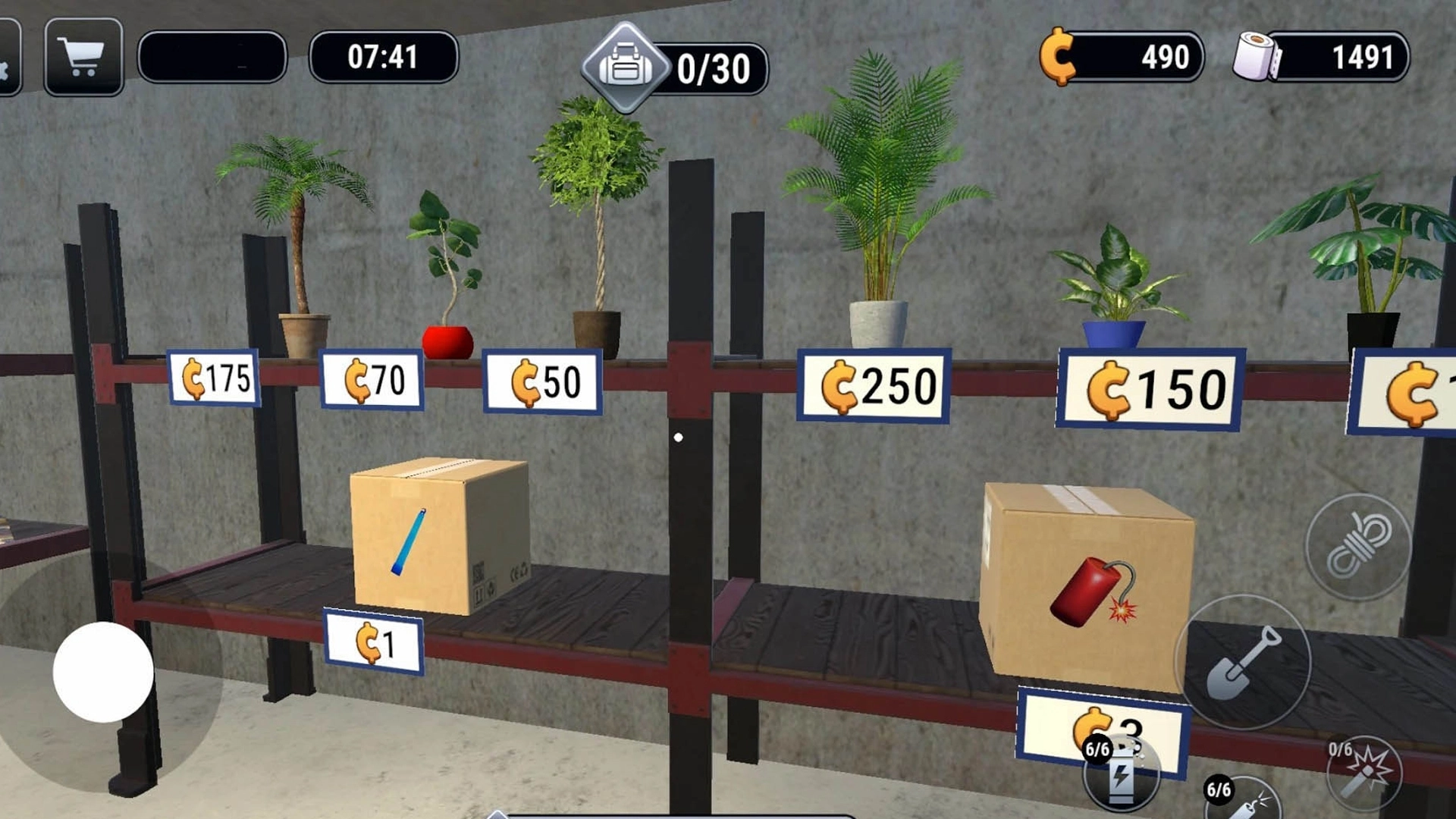Image resolution: width=1456 pixels, height=819 pixels.
Task: Tap the white movement joystick
Action: (x=103, y=672)
